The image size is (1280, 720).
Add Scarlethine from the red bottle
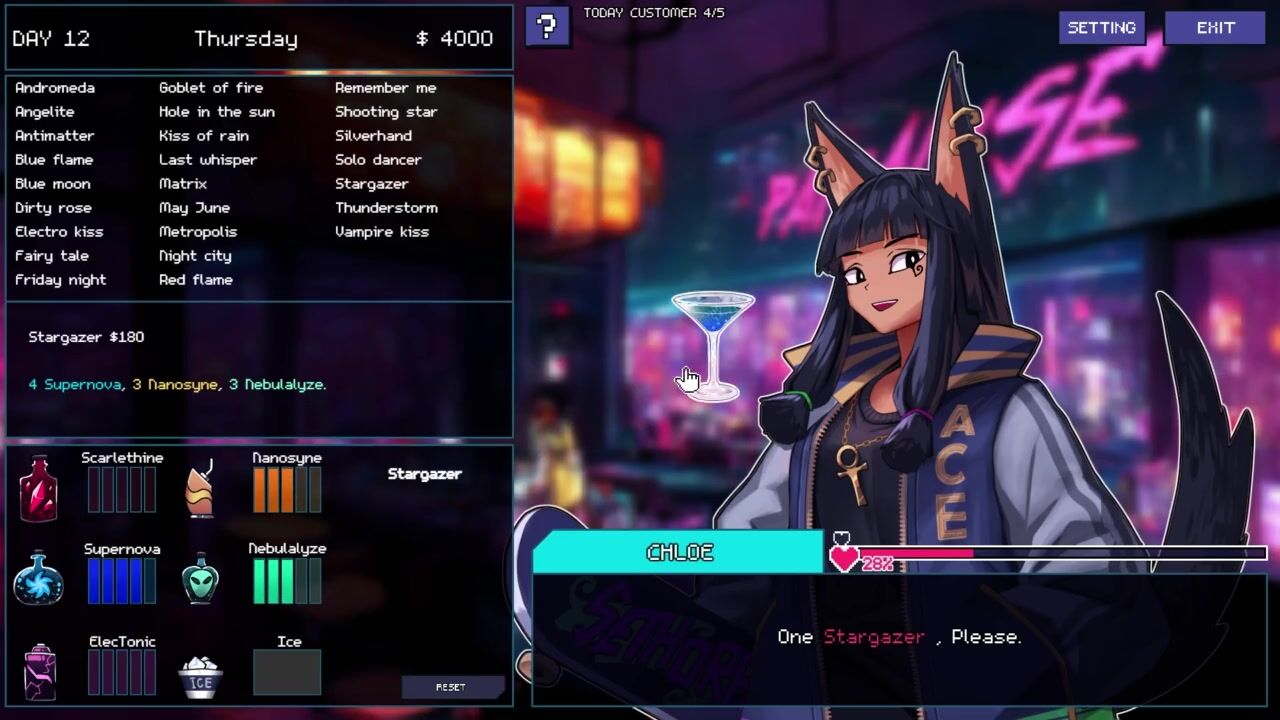[x=39, y=488]
